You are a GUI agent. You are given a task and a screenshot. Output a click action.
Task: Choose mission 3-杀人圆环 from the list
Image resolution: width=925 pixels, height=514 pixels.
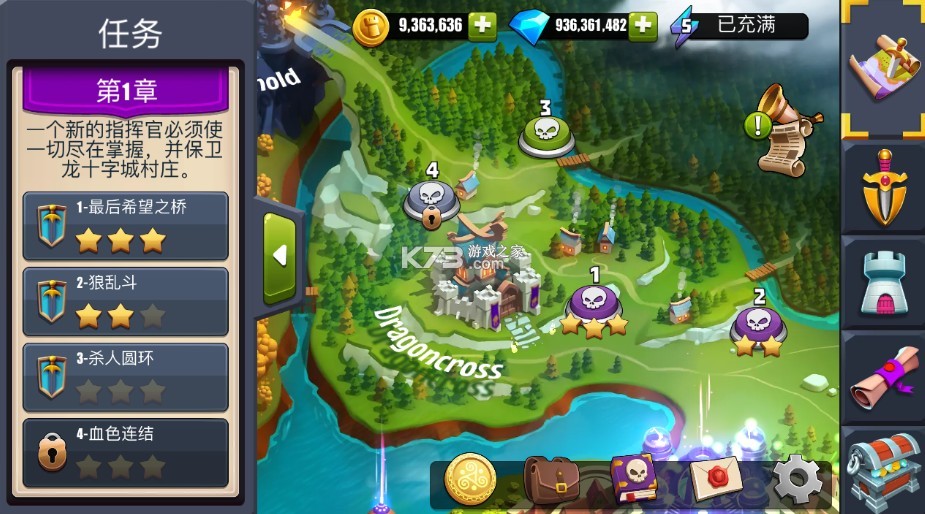pos(125,376)
